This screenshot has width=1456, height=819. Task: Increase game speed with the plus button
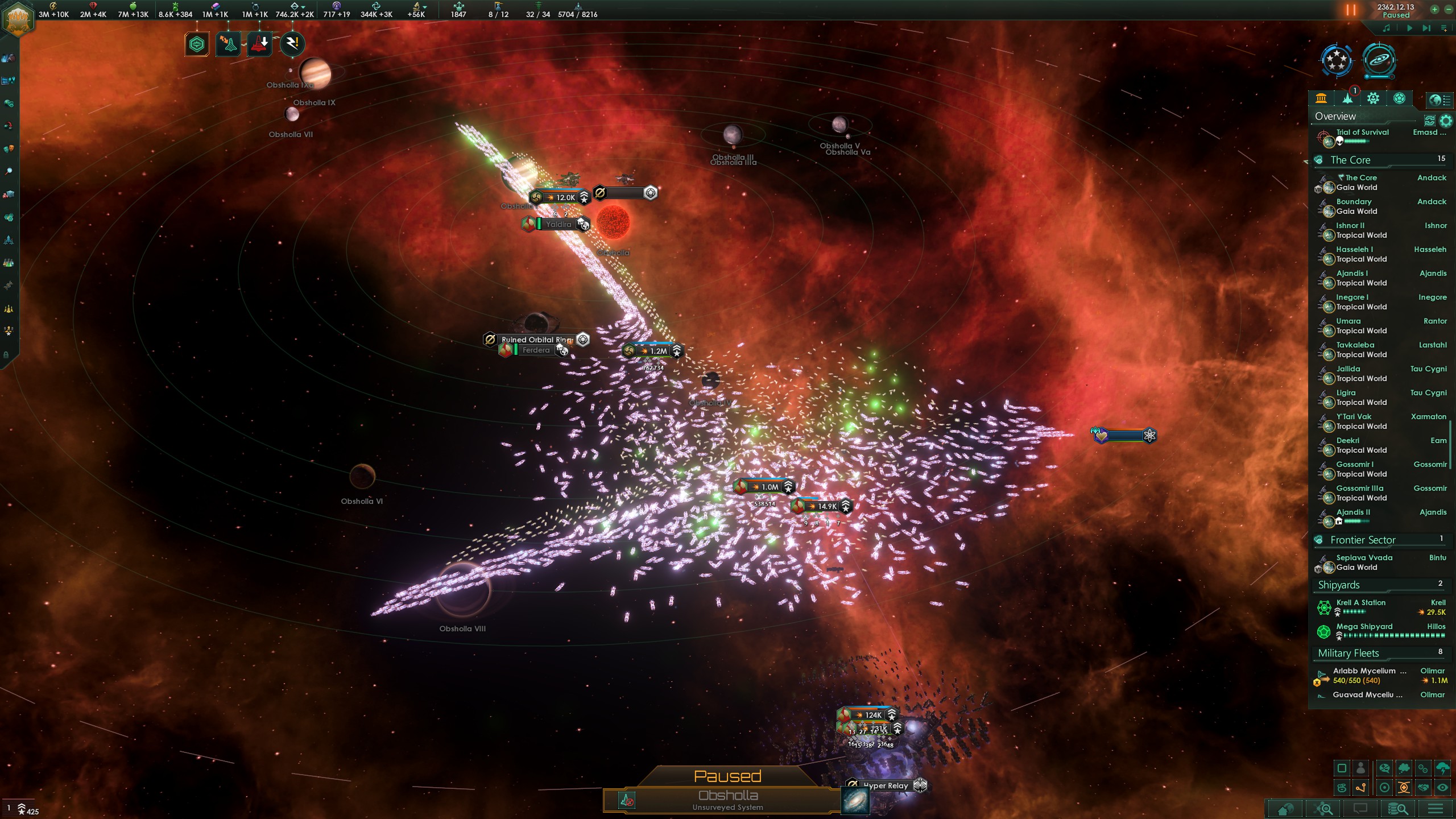coord(1434,10)
